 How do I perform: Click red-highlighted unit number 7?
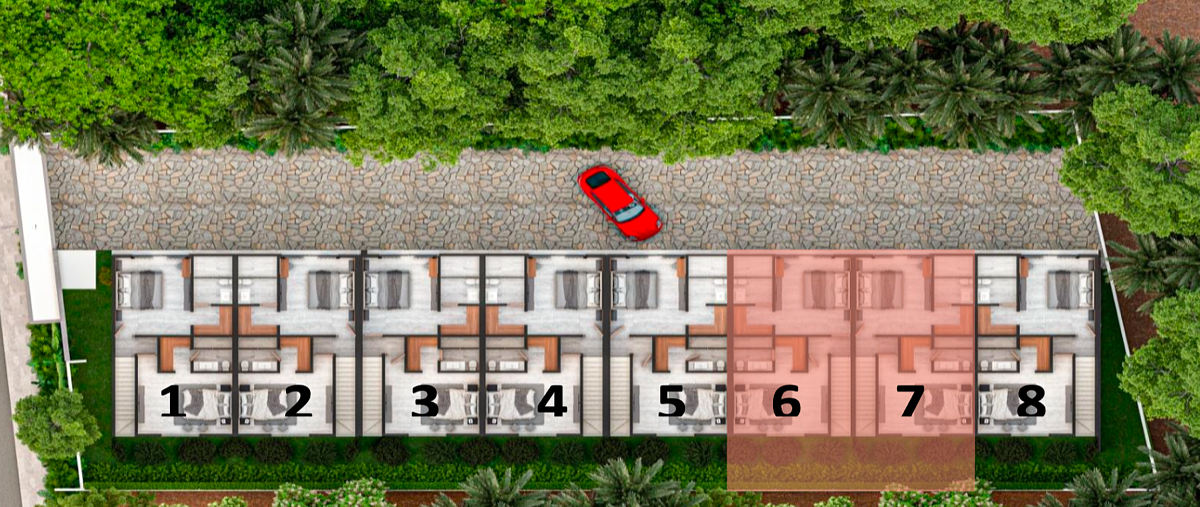click(910, 402)
